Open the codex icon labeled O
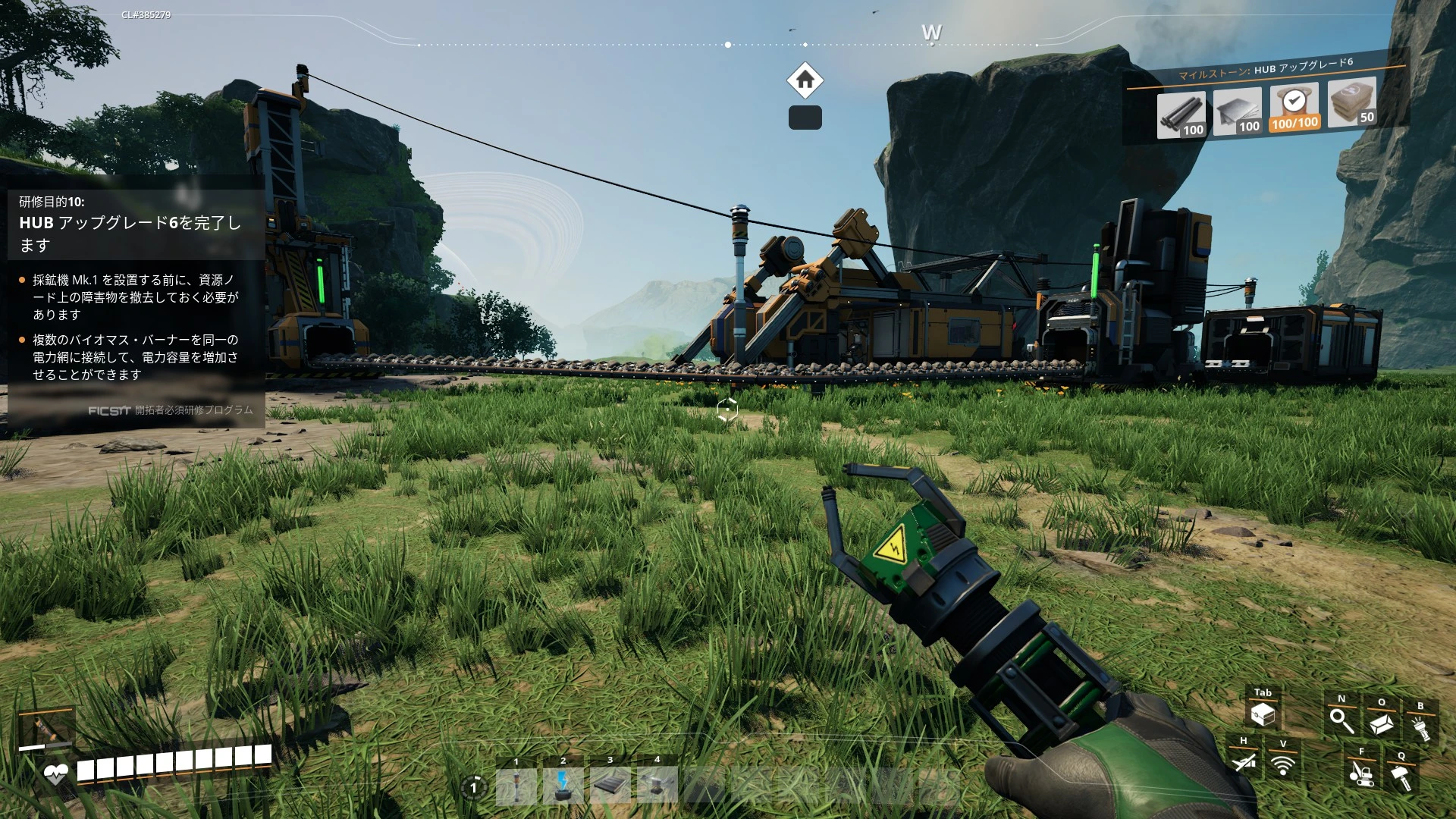1456x819 pixels. tap(1382, 723)
